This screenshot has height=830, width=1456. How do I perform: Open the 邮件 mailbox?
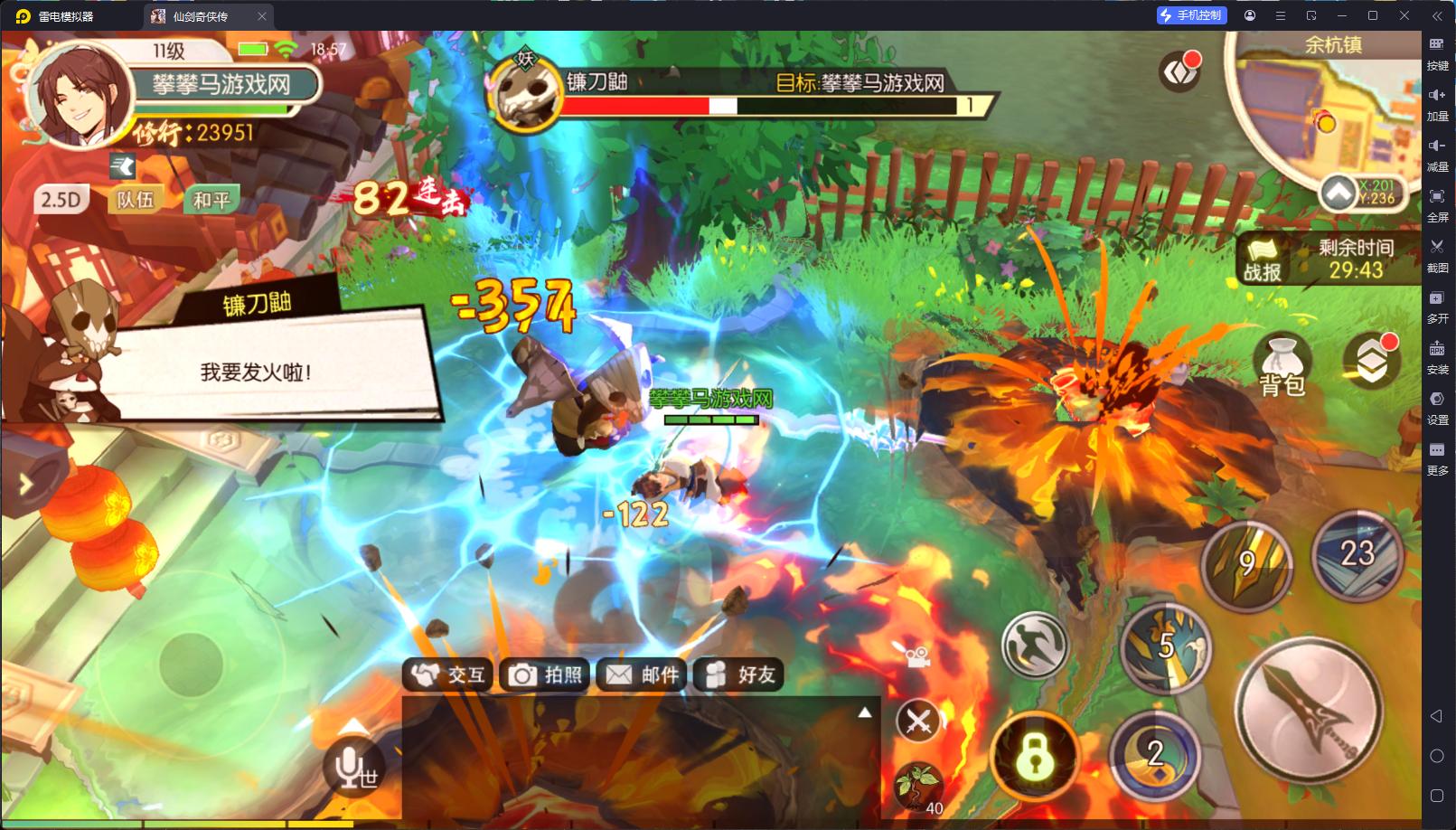[643, 674]
